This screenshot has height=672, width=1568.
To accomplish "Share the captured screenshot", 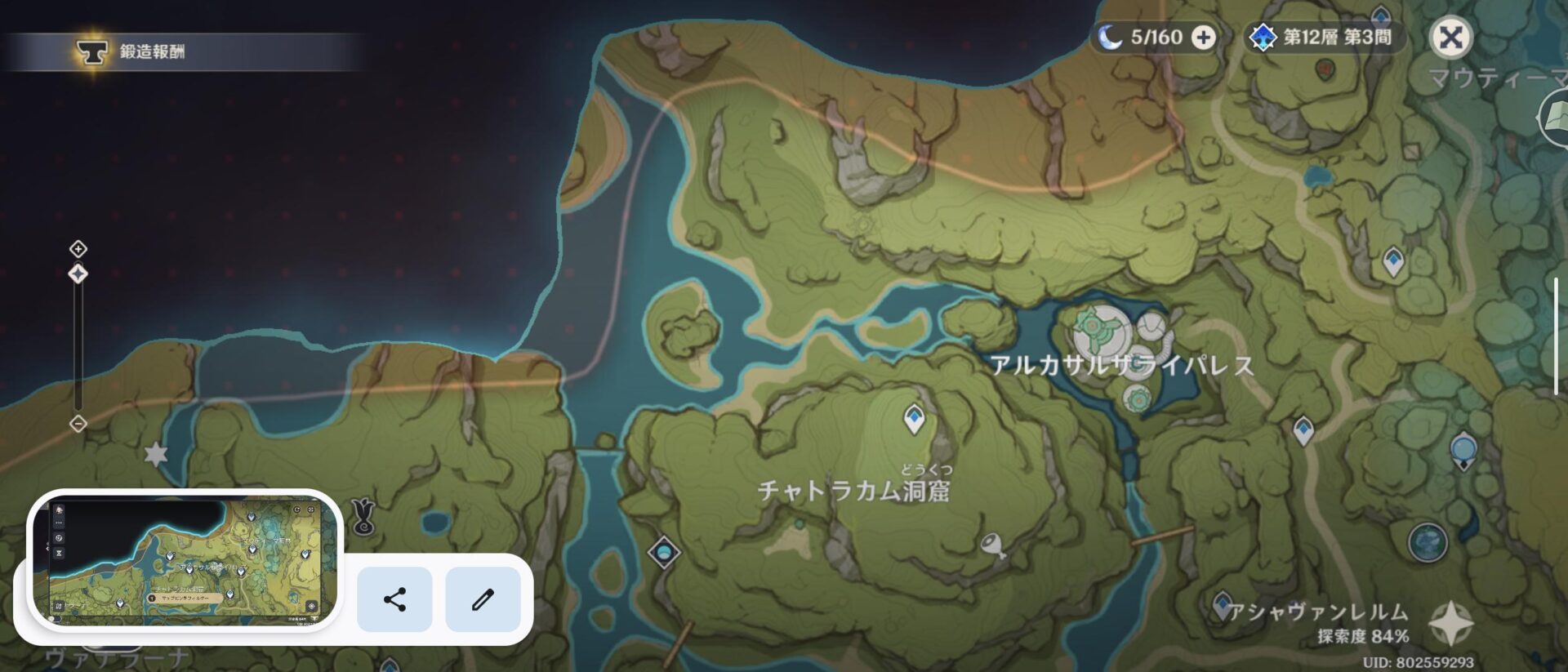I will (394, 599).
